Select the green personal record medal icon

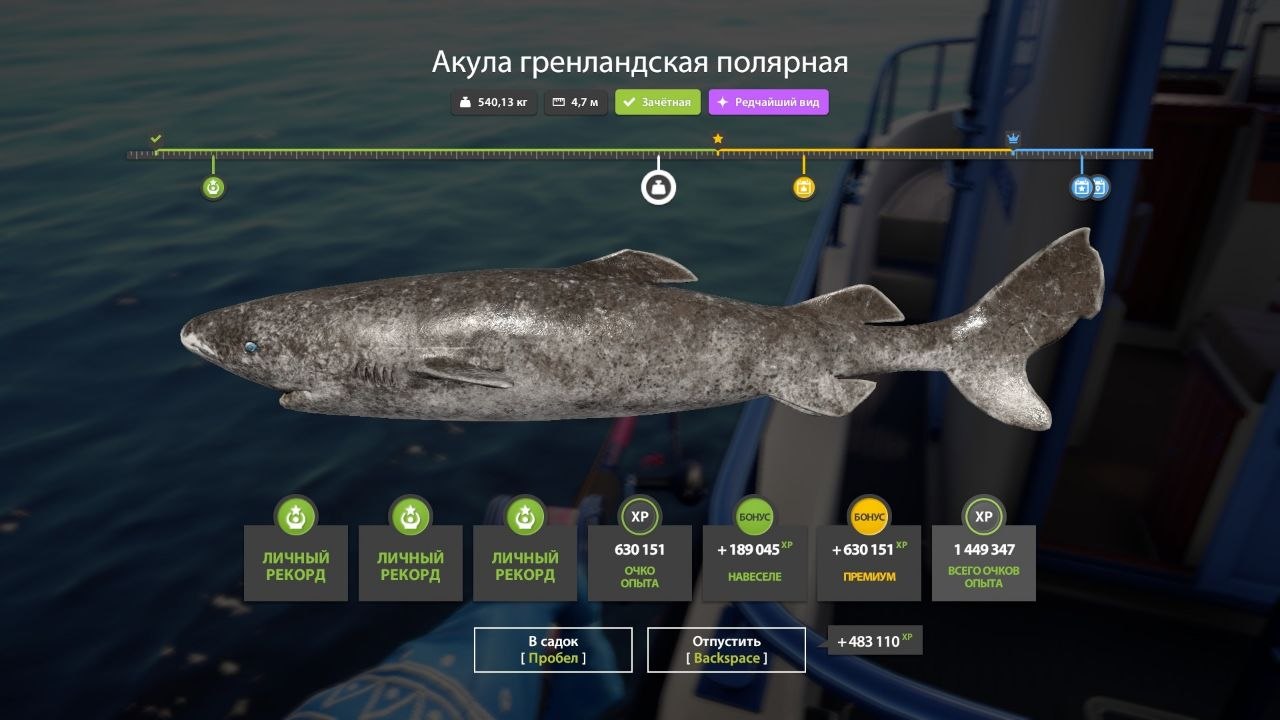(x=211, y=186)
